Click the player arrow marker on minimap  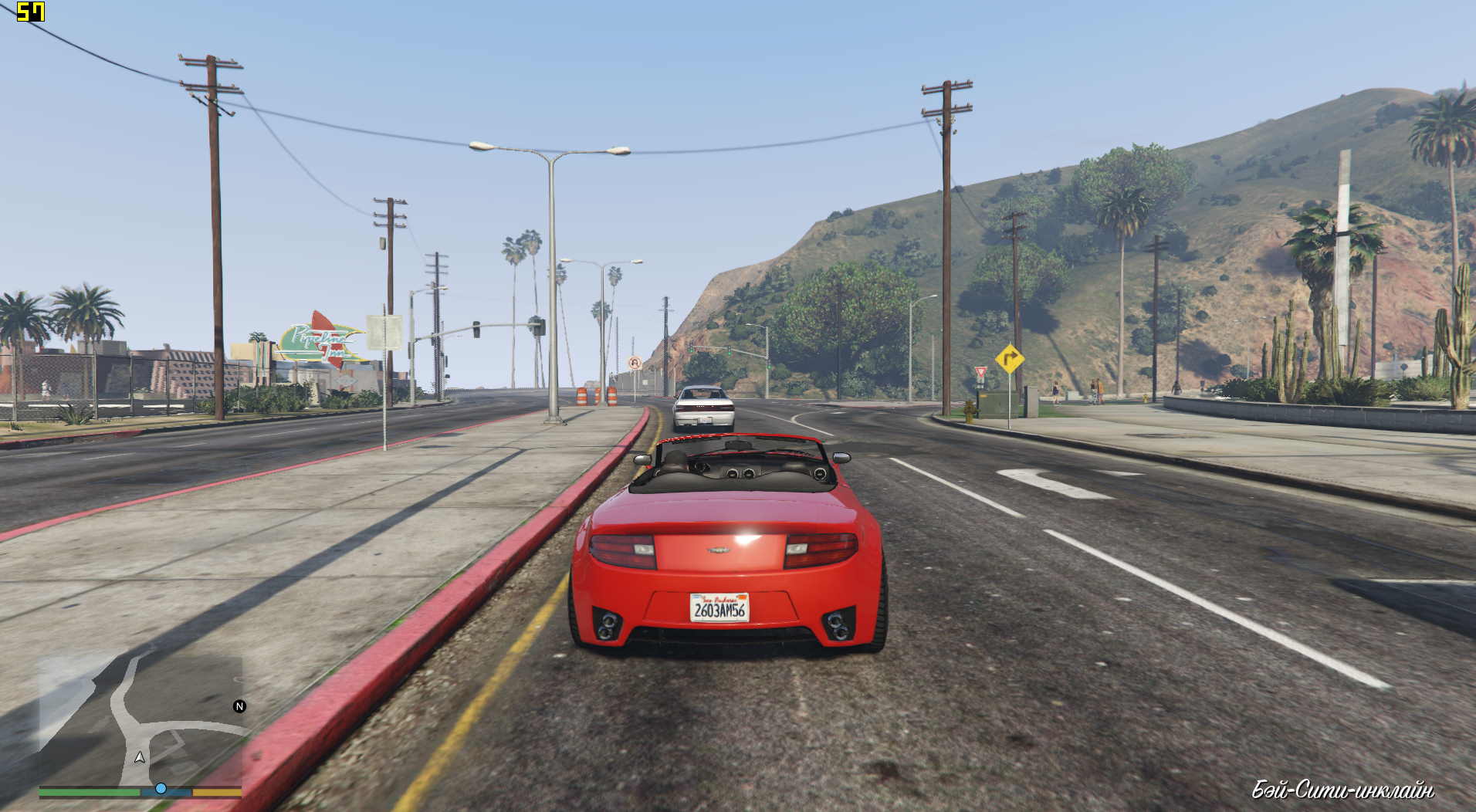140,758
